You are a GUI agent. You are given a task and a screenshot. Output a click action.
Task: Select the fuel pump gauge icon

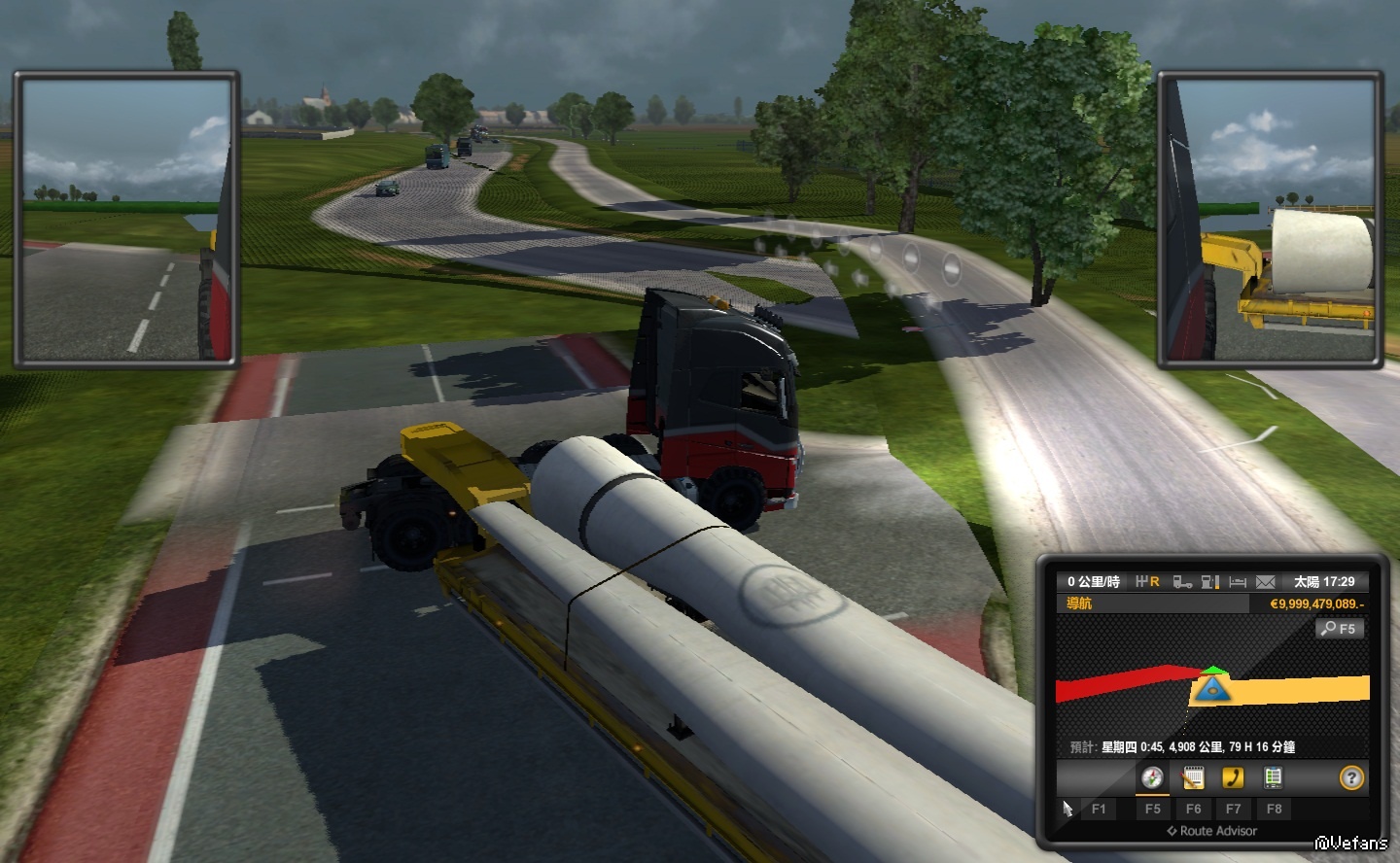click(x=1210, y=582)
